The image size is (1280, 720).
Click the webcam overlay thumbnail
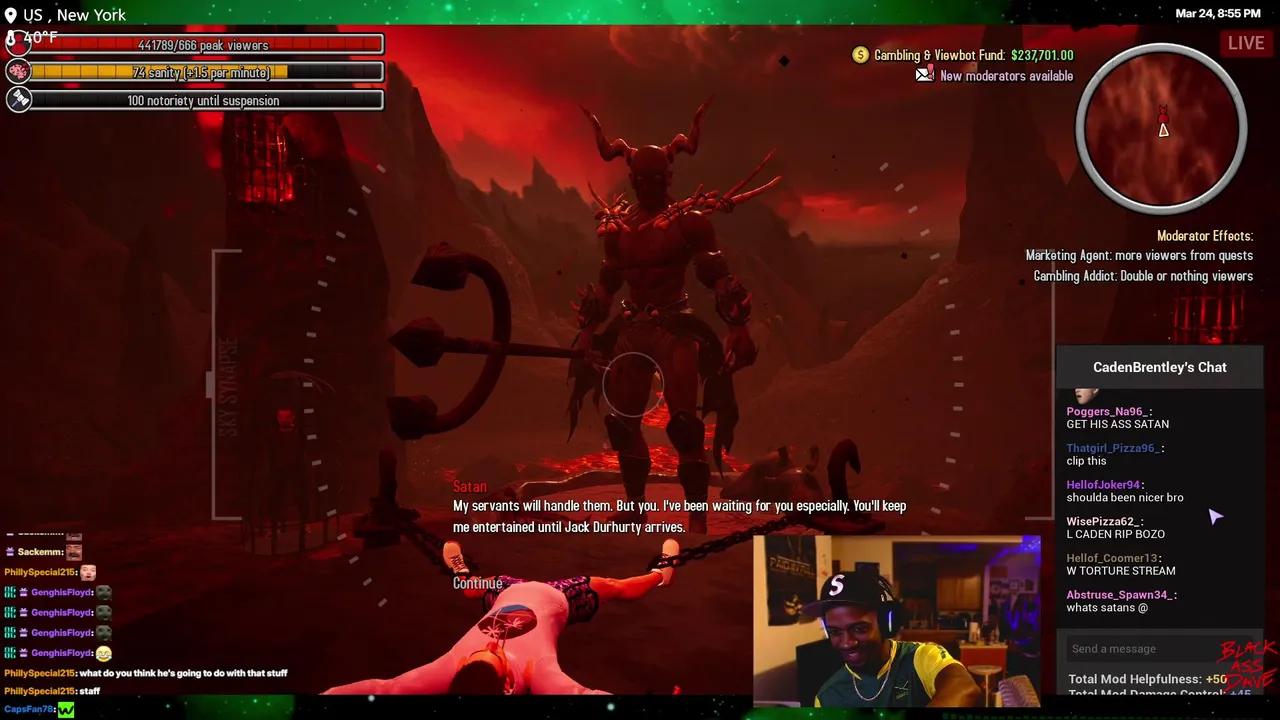coord(895,618)
